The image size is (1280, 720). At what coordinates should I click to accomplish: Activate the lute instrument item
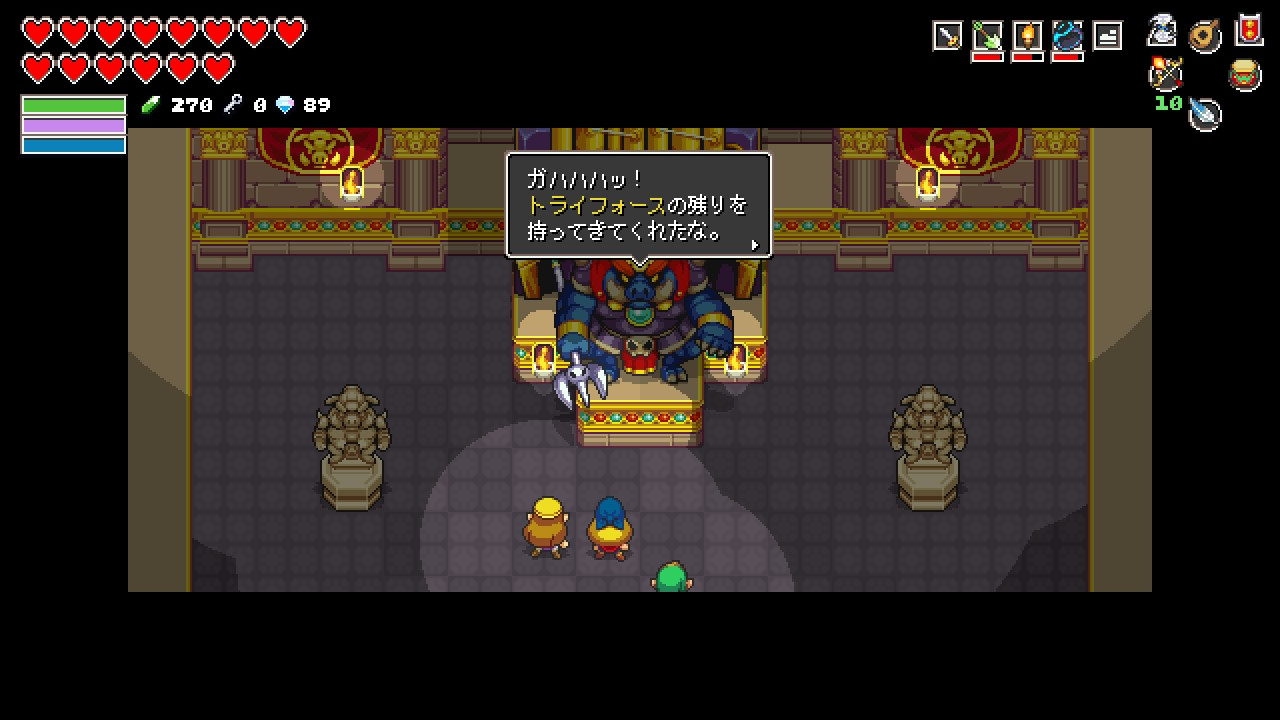1205,37
